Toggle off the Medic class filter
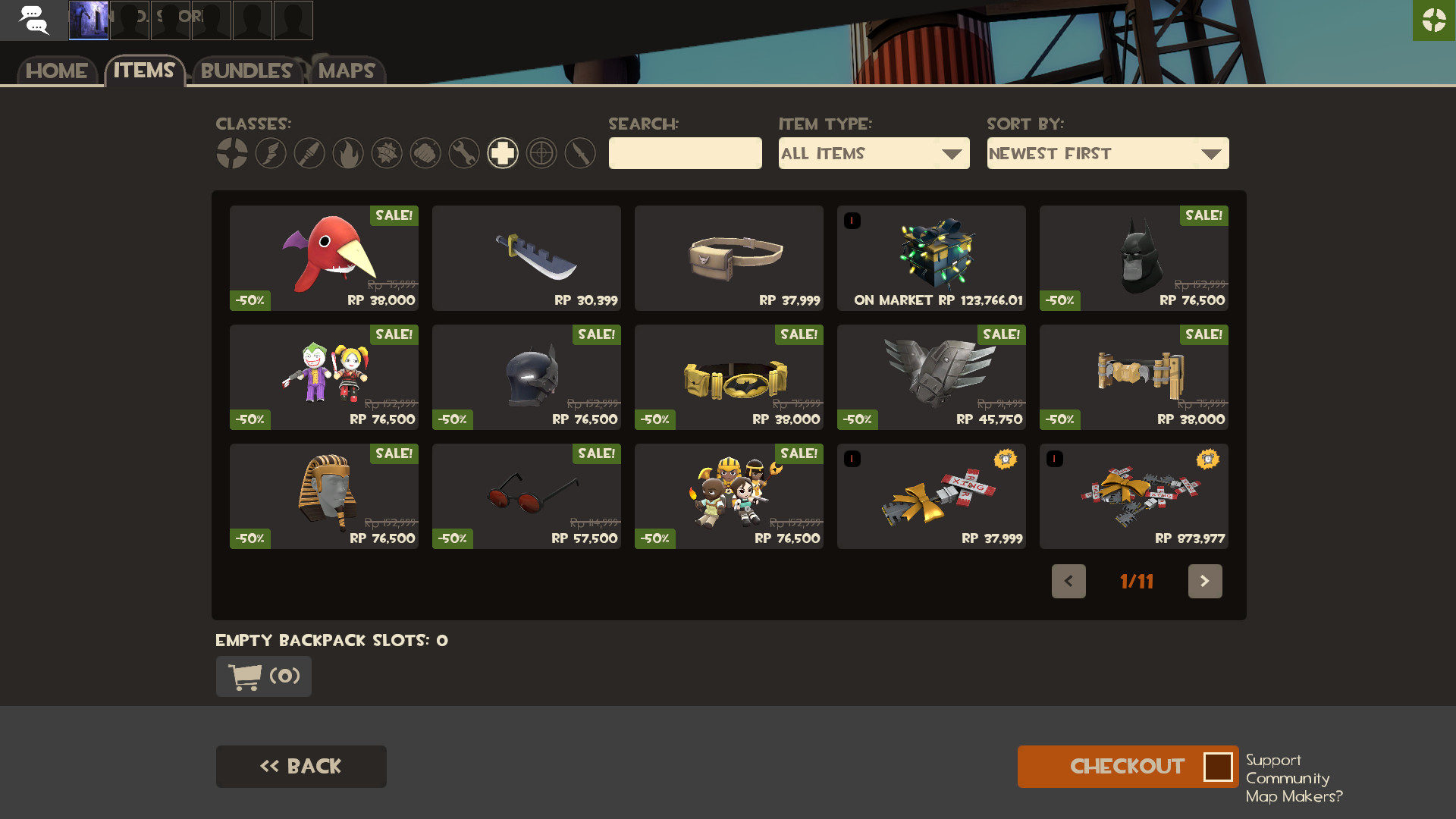This screenshot has width=1456, height=819. pyautogui.click(x=503, y=152)
